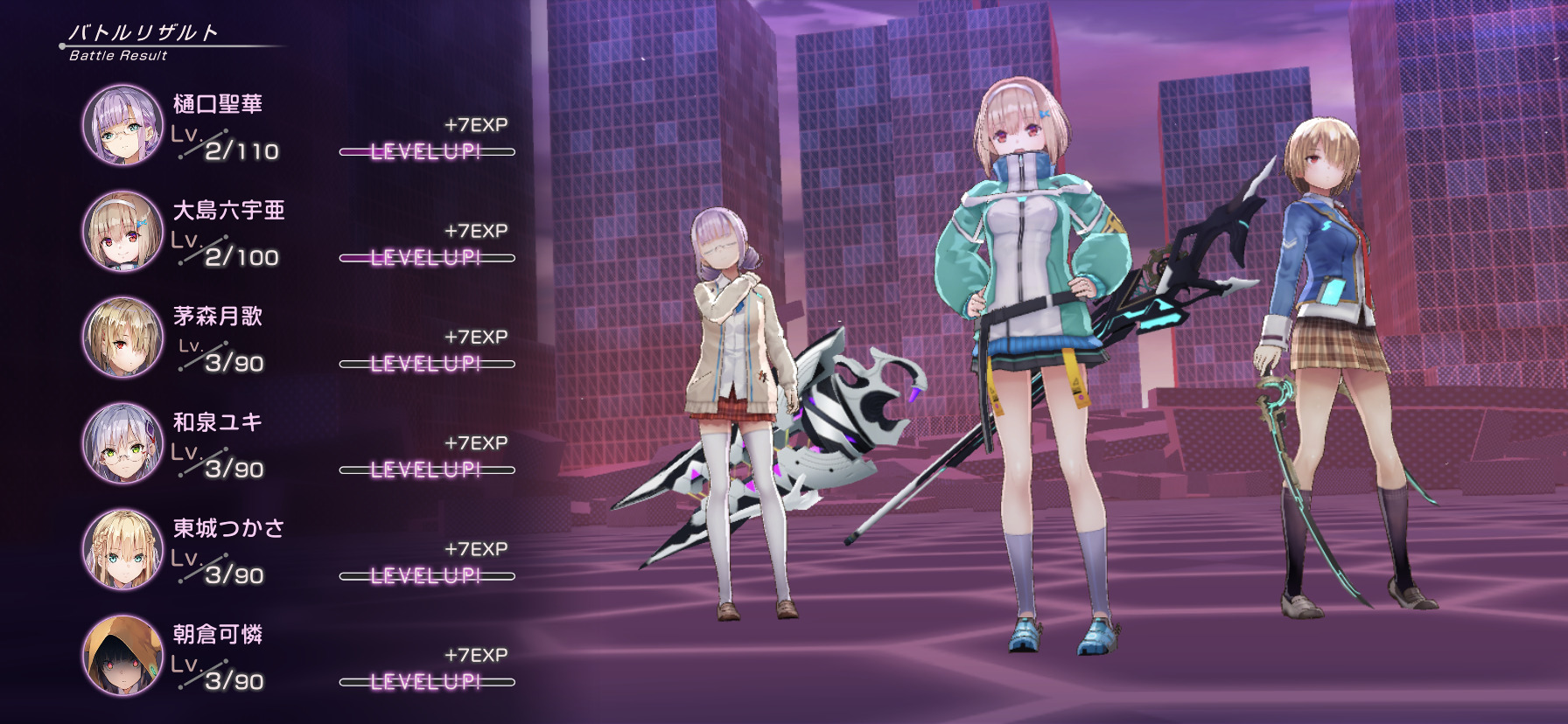Select 樋口聖華's portrait in results list
The image size is (1568, 724).
click(x=123, y=125)
